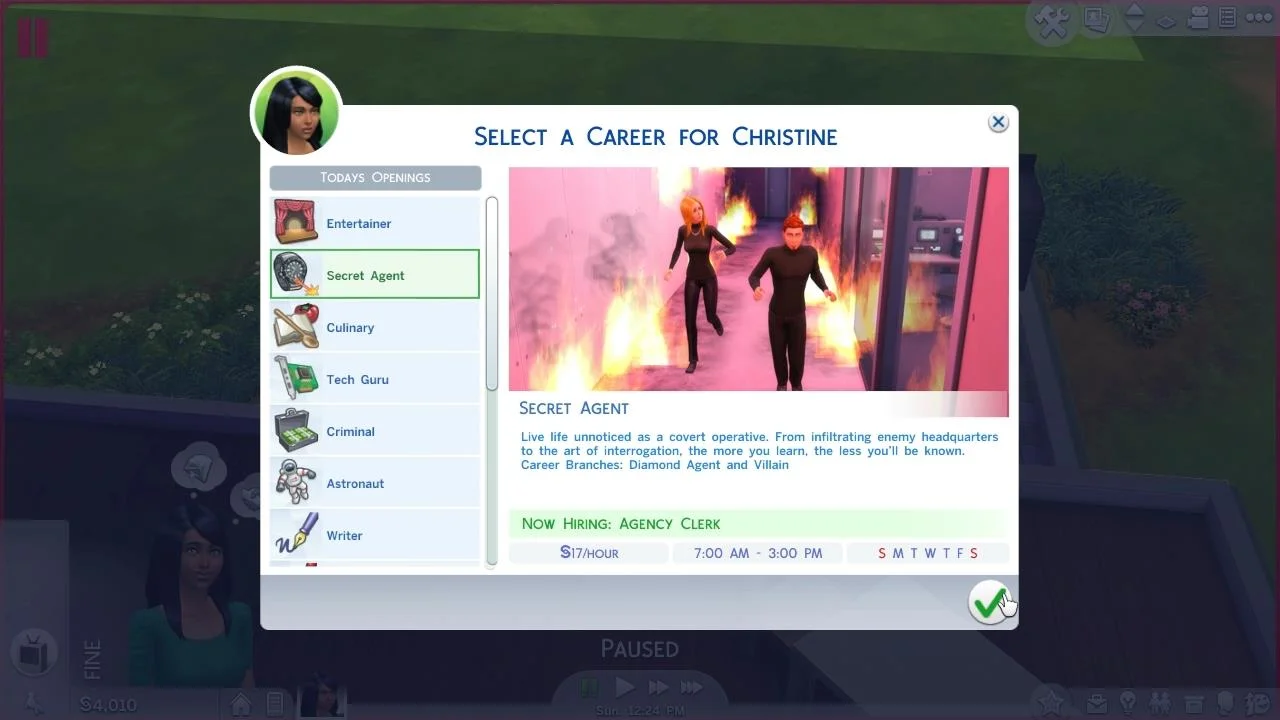The height and width of the screenshot is (720, 1280).
Task: Select the Astronaut career
Action: click(x=375, y=483)
